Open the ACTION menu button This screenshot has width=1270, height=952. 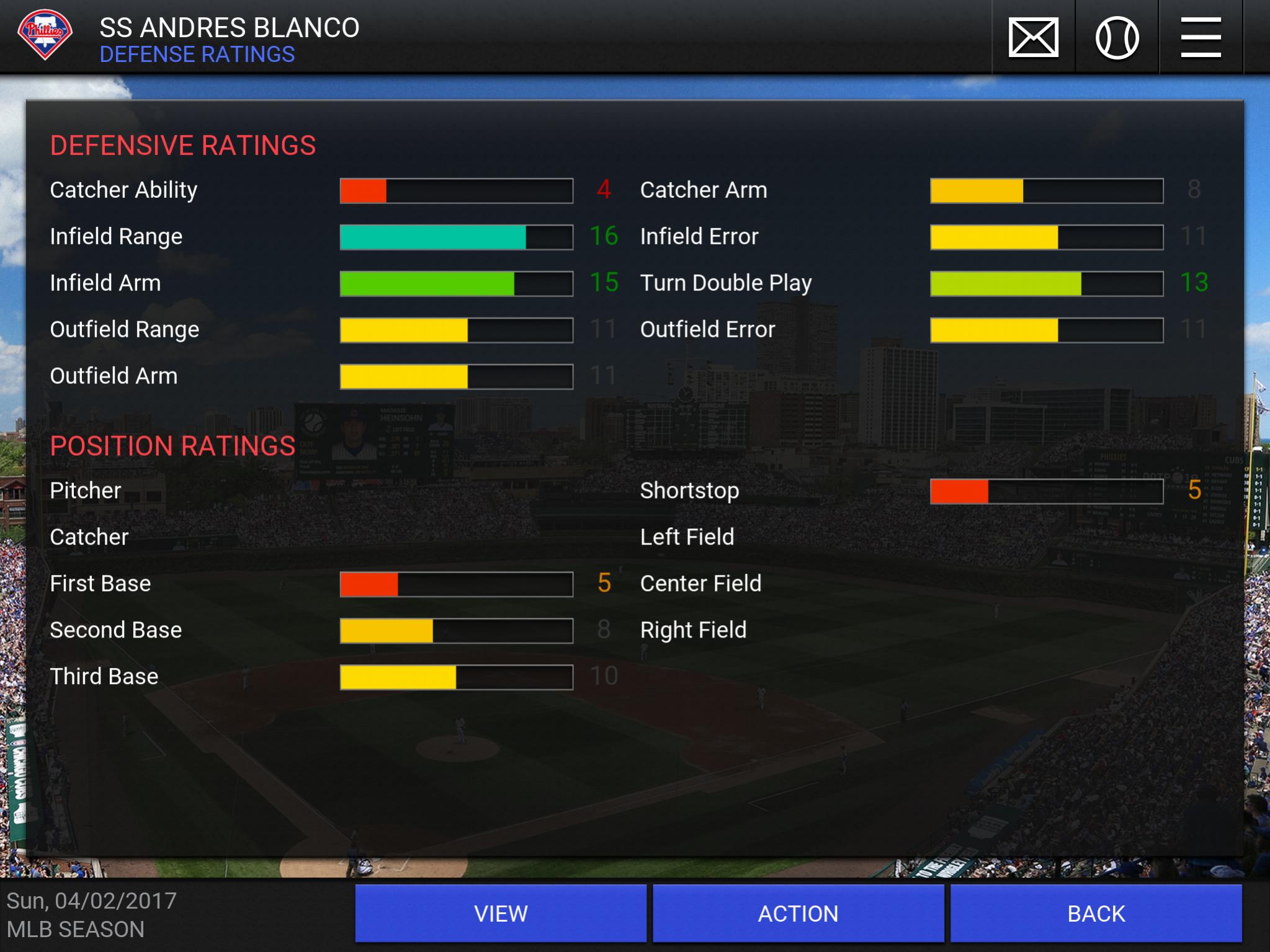pos(798,913)
